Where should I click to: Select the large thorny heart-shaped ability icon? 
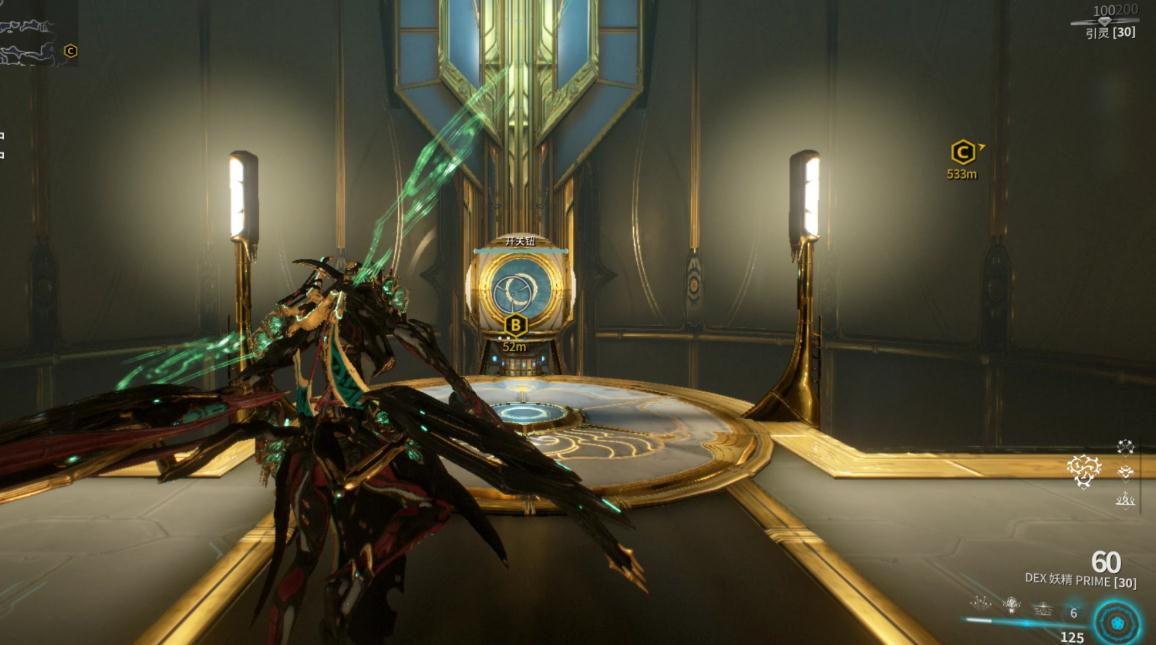[x=1083, y=470]
